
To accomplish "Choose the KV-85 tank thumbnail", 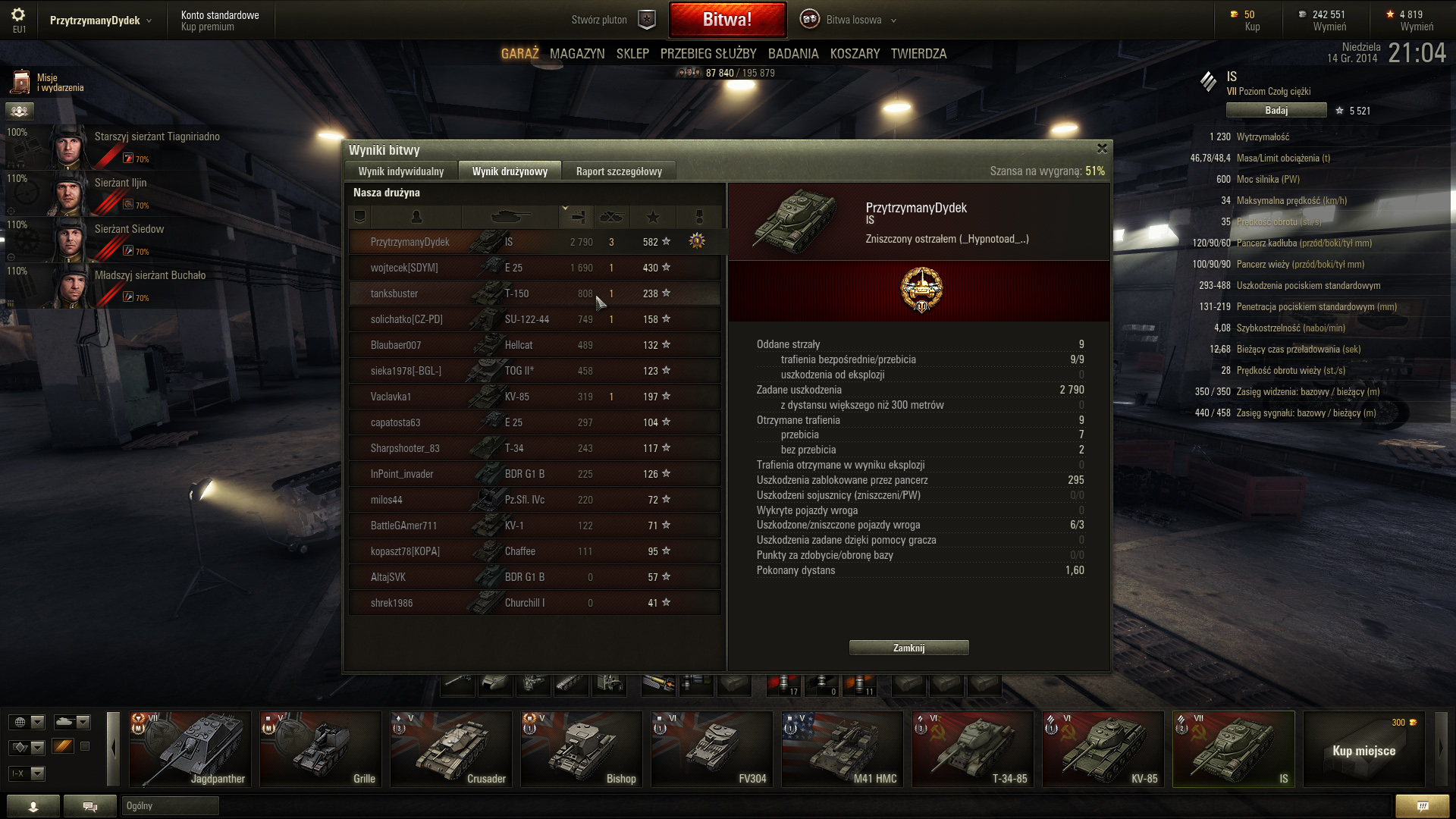I will [1103, 748].
